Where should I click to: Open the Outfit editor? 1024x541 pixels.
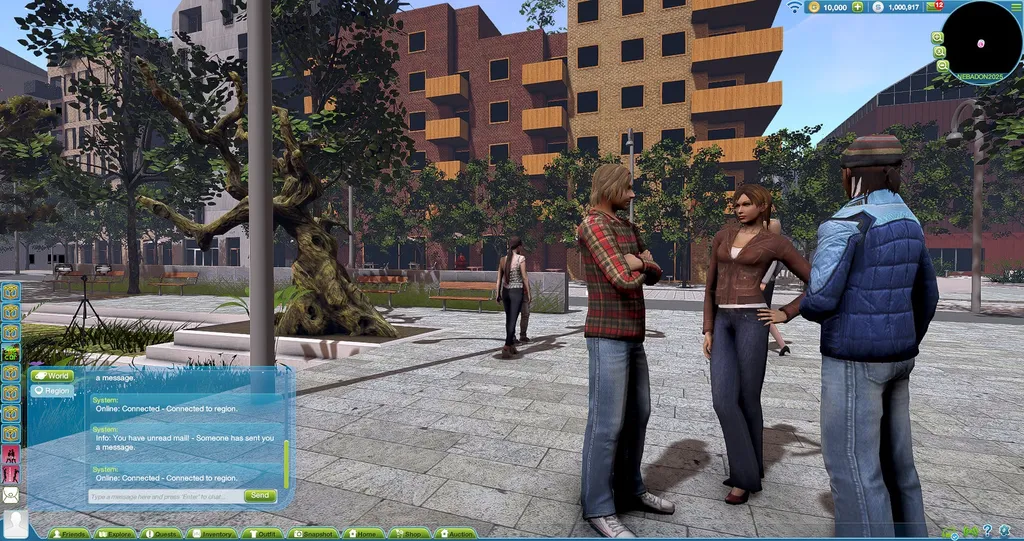262,534
